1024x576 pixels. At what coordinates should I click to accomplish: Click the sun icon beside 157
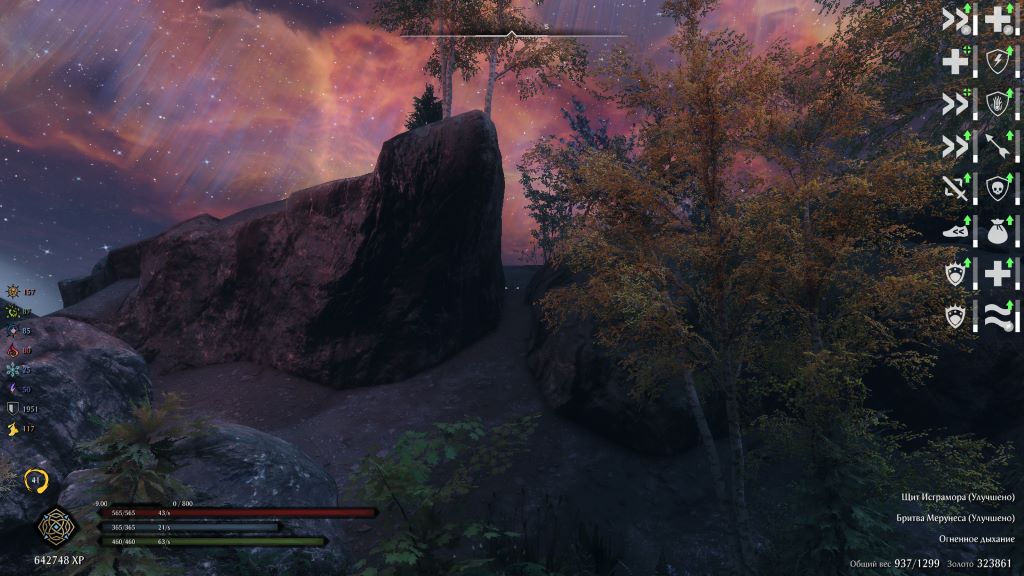tap(13, 292)
